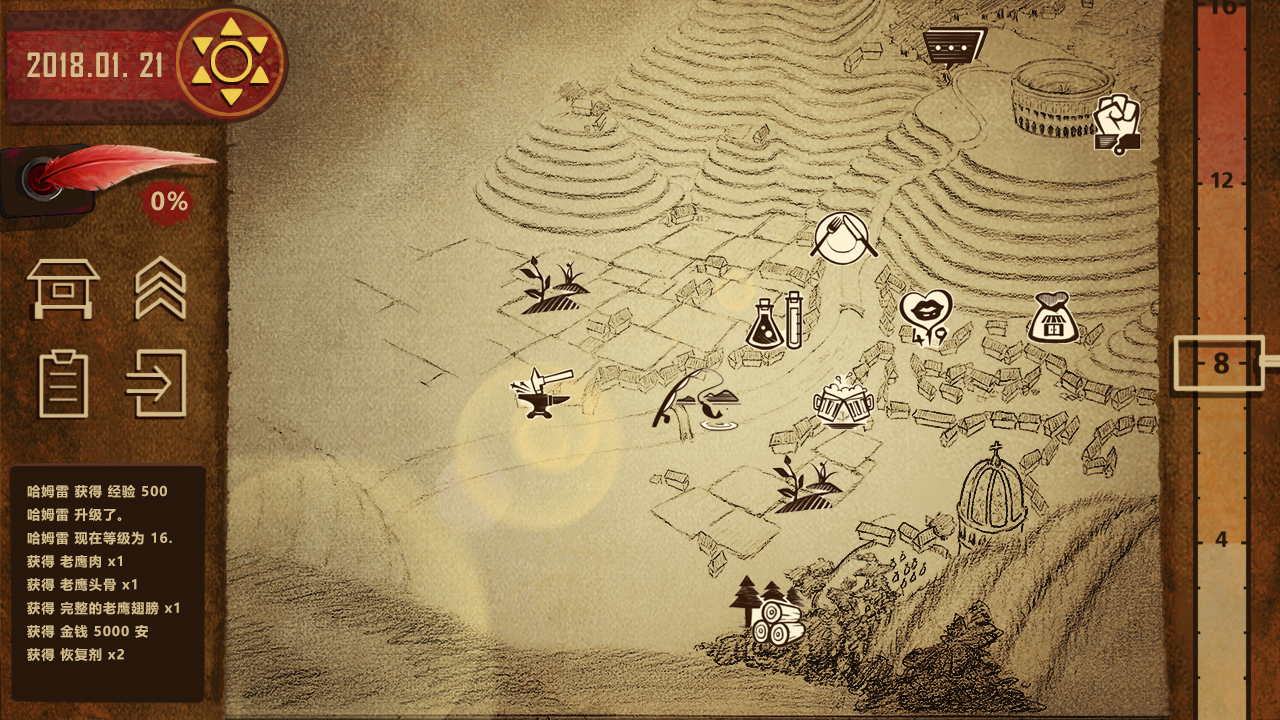Screen dimensions: 1280x720
Task: Select the blacksmith anvil icon on the map
Action: pos(540,397)
